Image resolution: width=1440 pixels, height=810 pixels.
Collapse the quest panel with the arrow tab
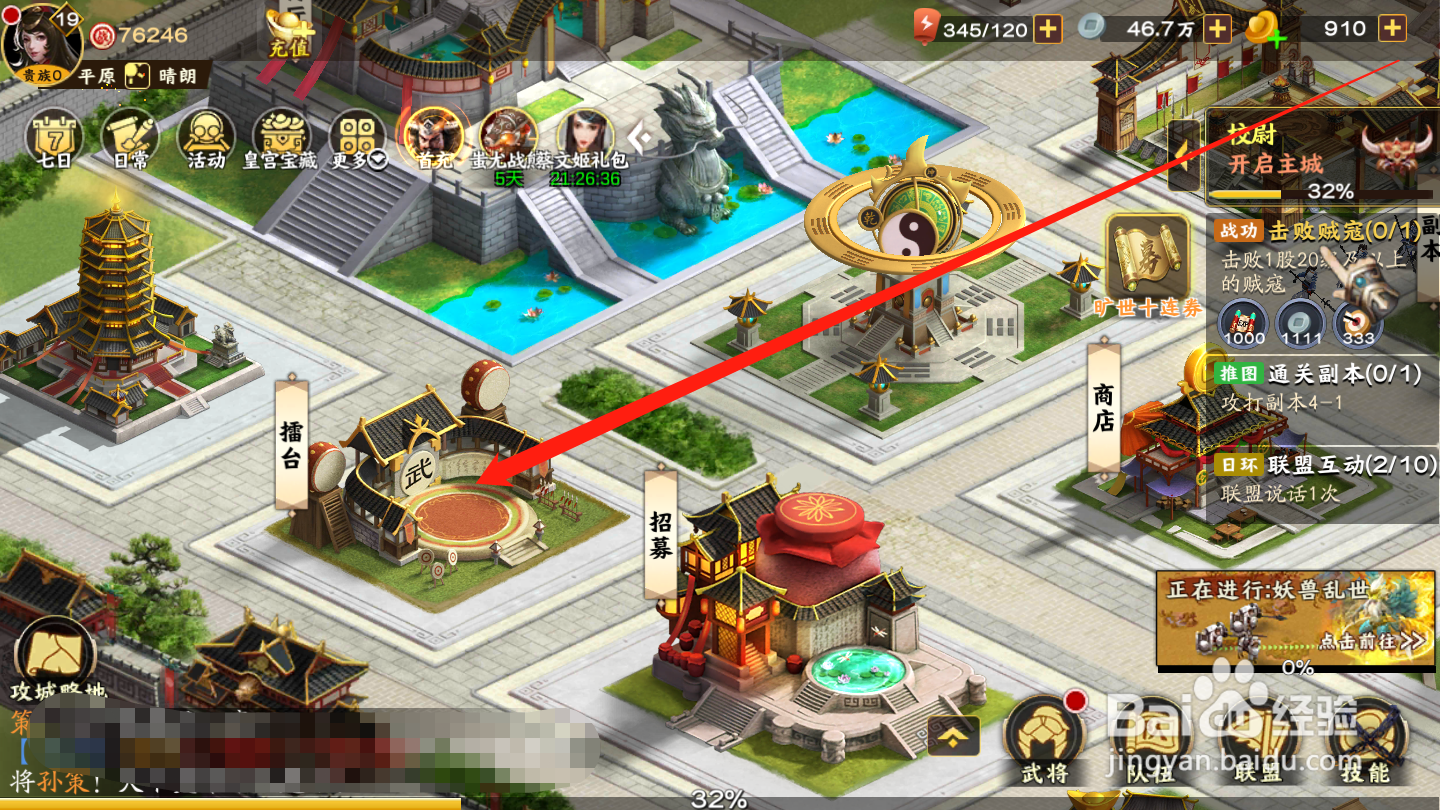[x=1185, y=155]
